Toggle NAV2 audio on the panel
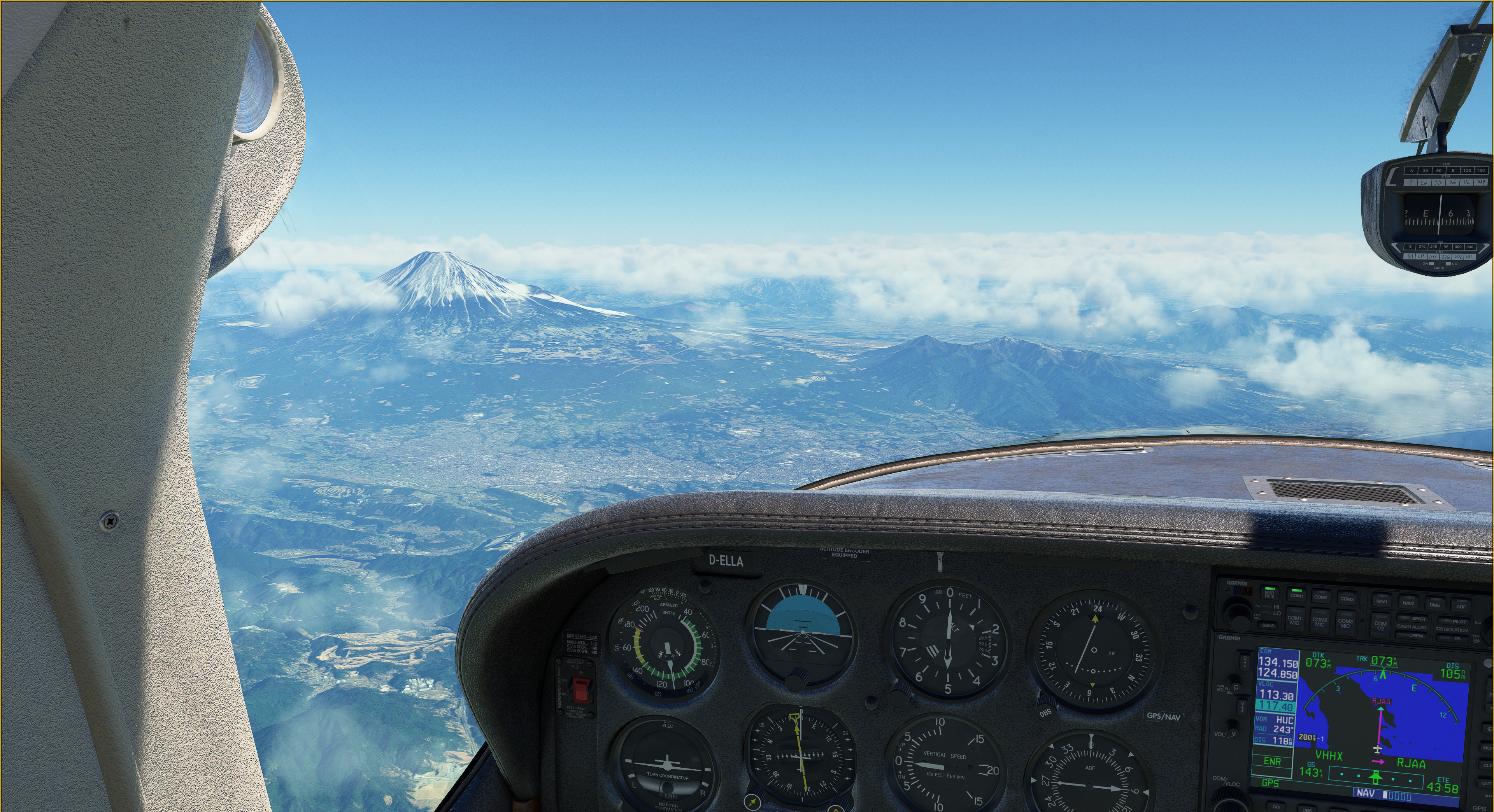Screen dimensions: 1494x812 1408,603
